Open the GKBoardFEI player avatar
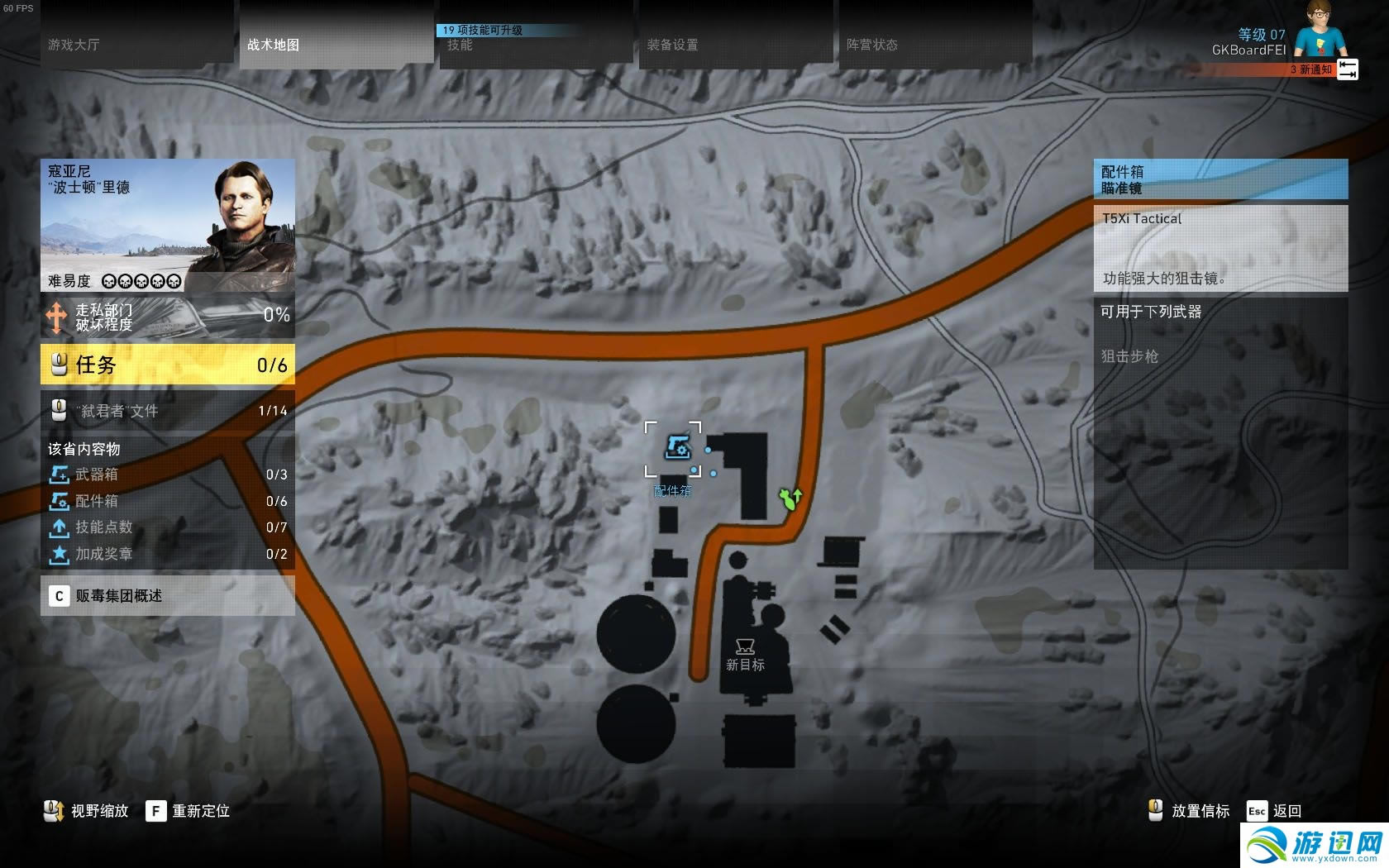The image size is (1389, 868). (x=1320, y=30)
